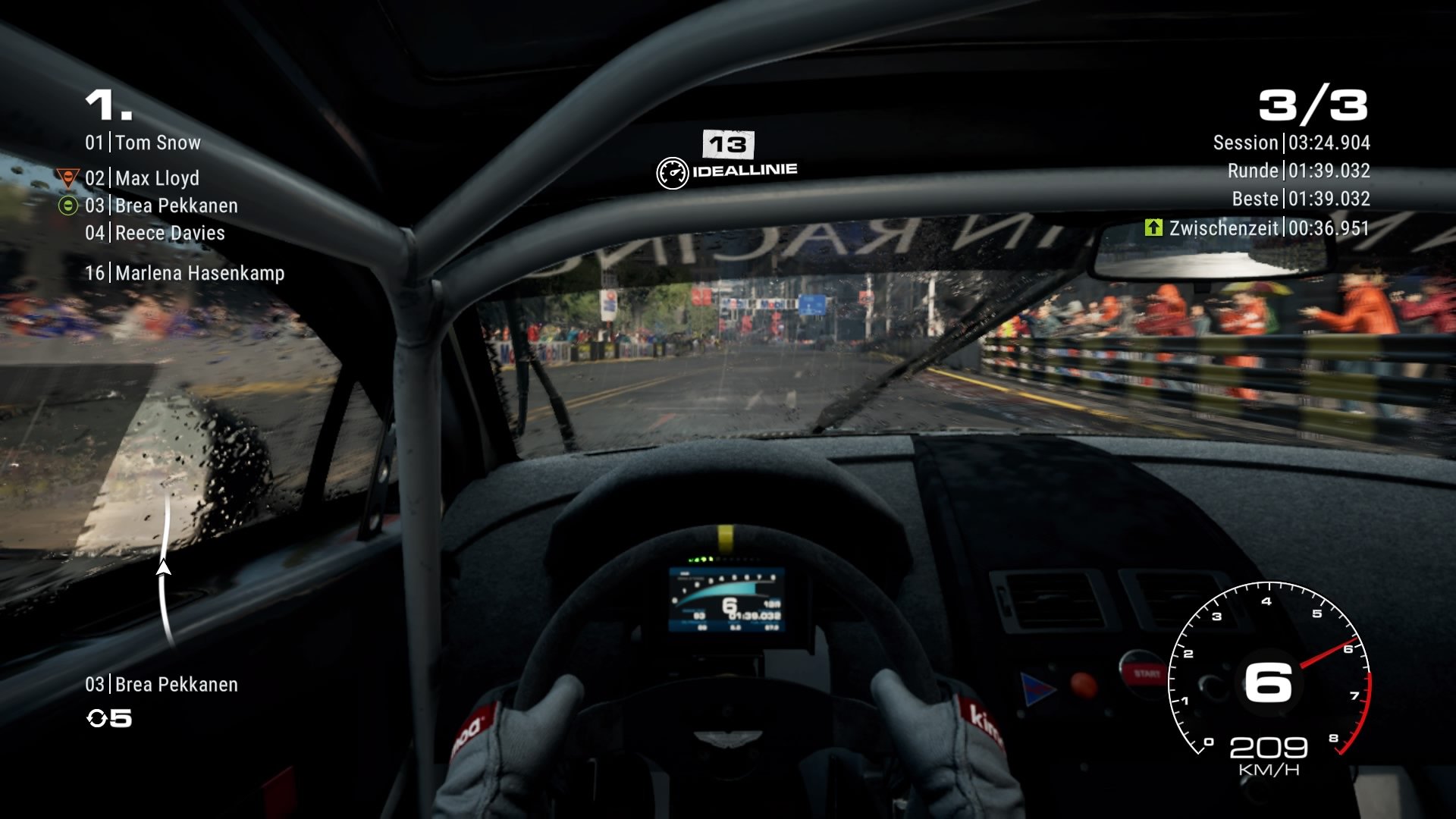Click the Runde lap time 01:39.032
This screenshot has height=819, width=1456.
1330,171
